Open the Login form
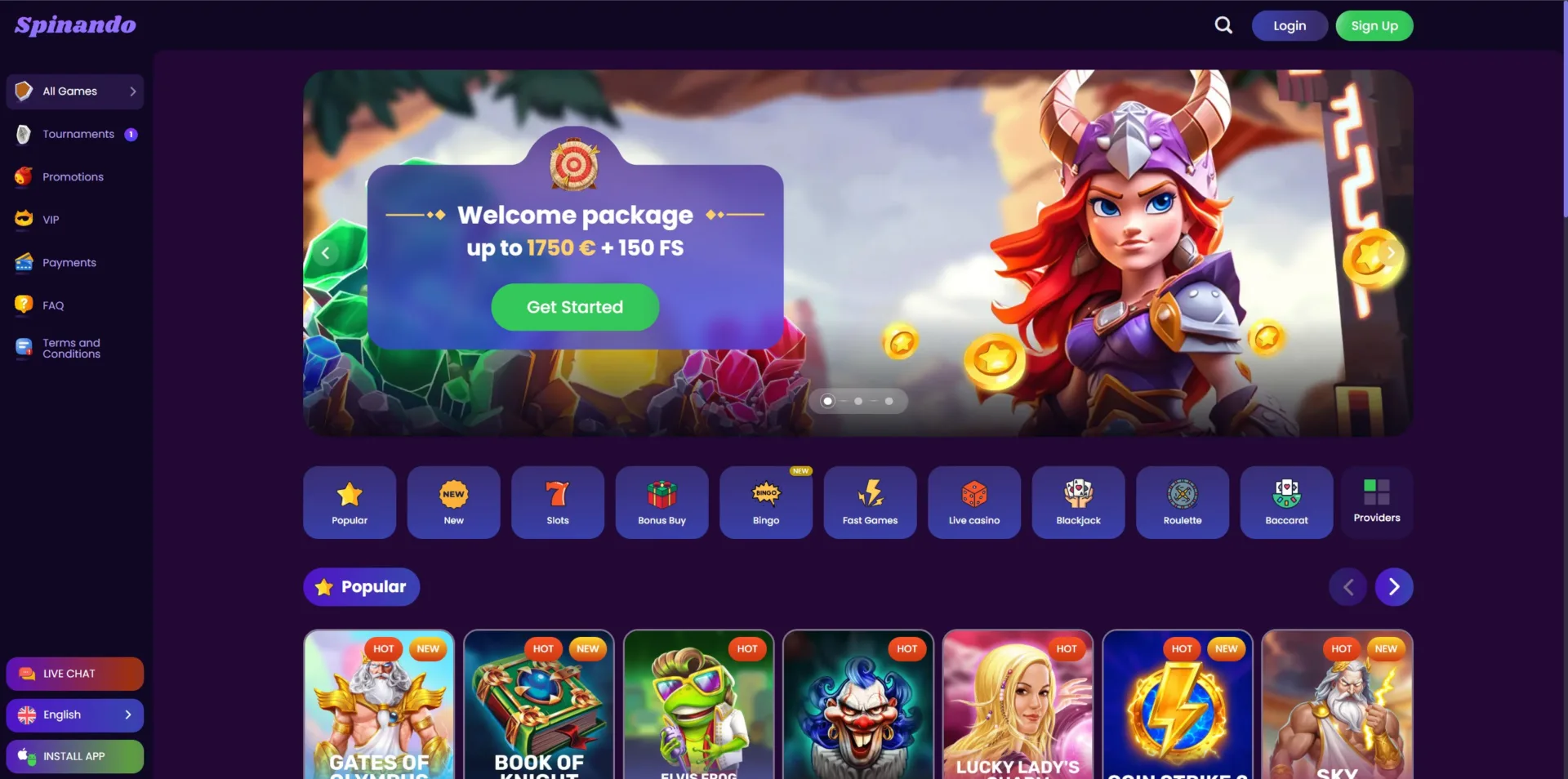The height and width of the screenshot is (779, 1568). [x=1289, y=26]
